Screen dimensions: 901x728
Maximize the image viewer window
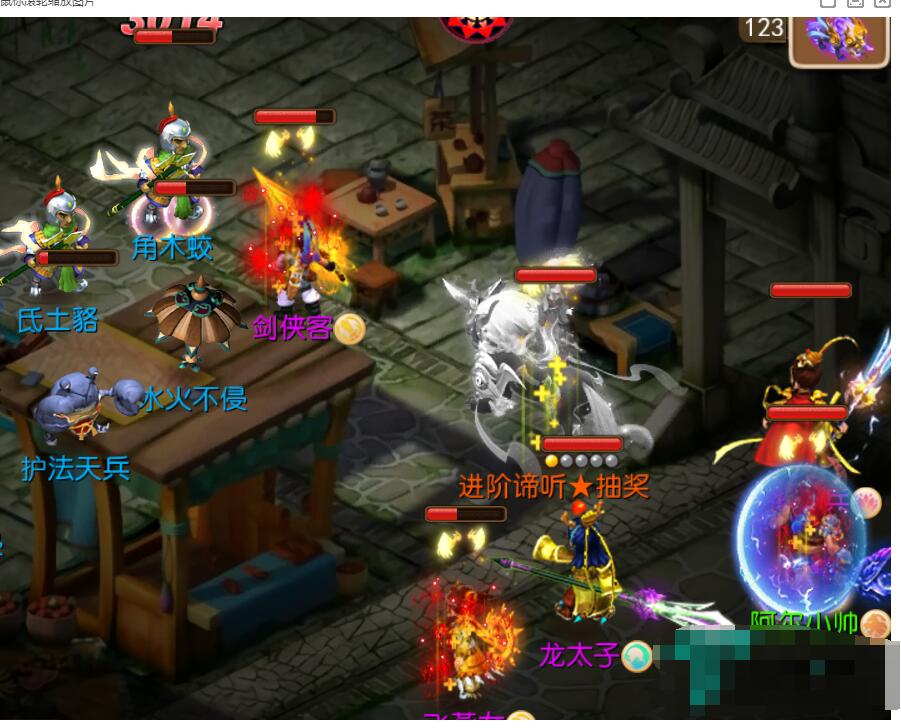855,3
